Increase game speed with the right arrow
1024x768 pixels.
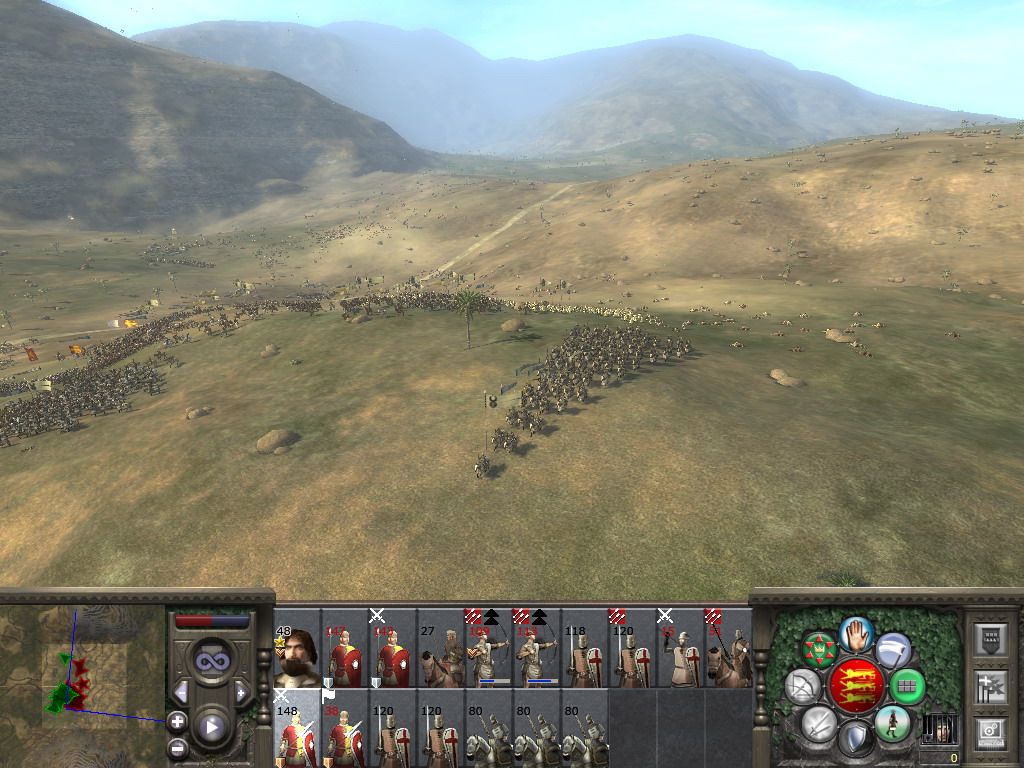[x=241, y=692]
